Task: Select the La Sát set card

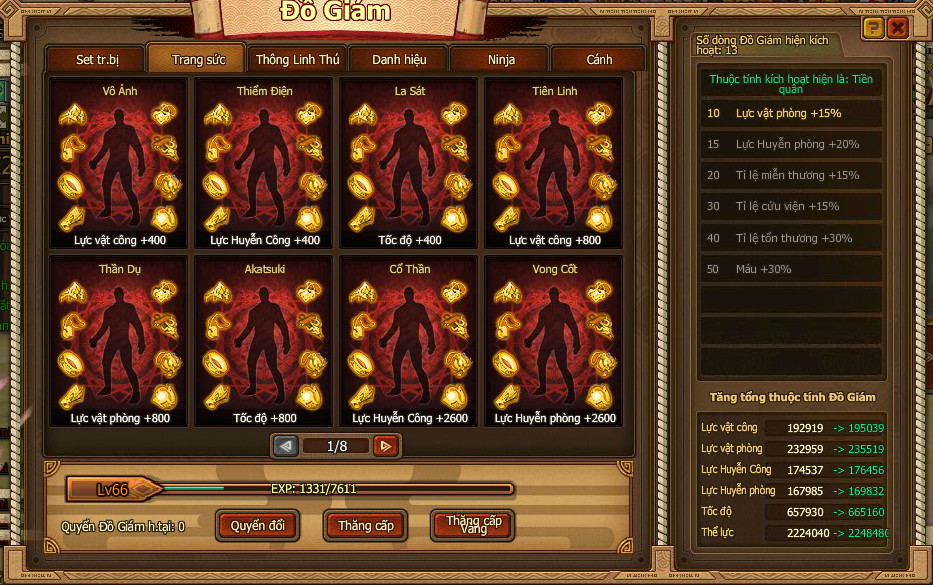Action: [x=409, y=163]
